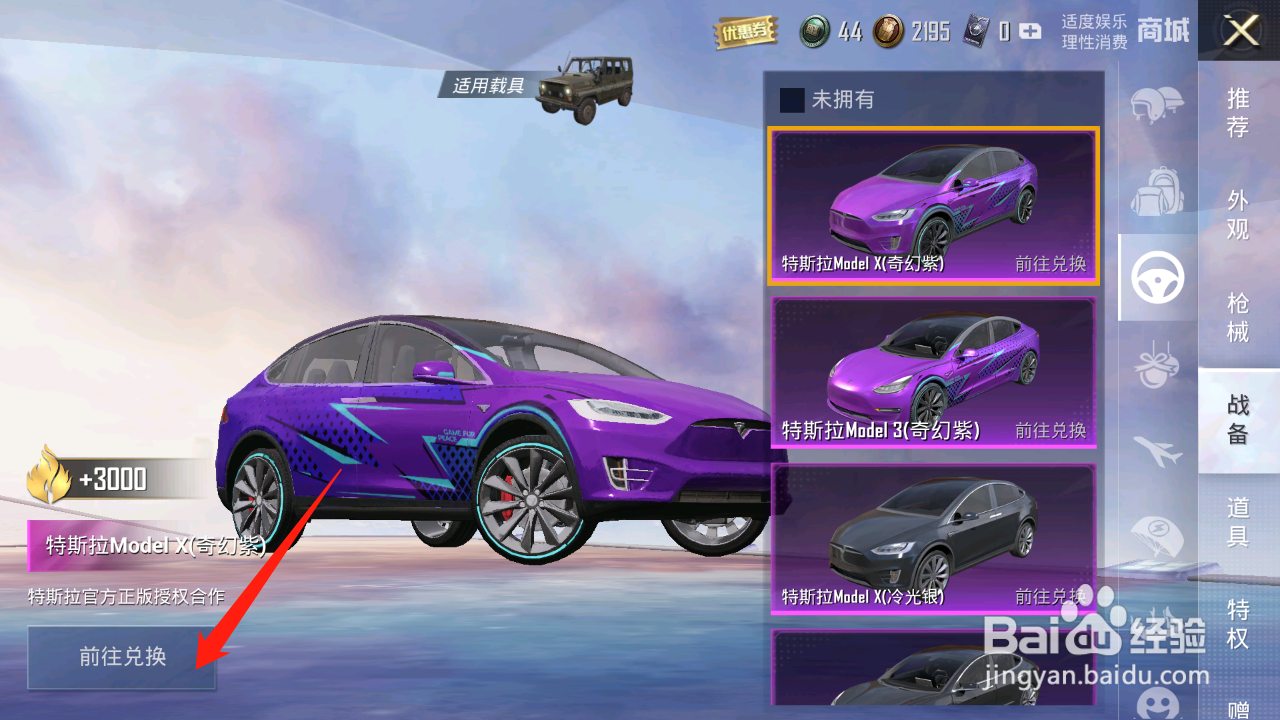Image resolution: width=1280 pixels, height=720 pixels.
Task: Open the 枪械 tab
Action: coord(1238,316)
